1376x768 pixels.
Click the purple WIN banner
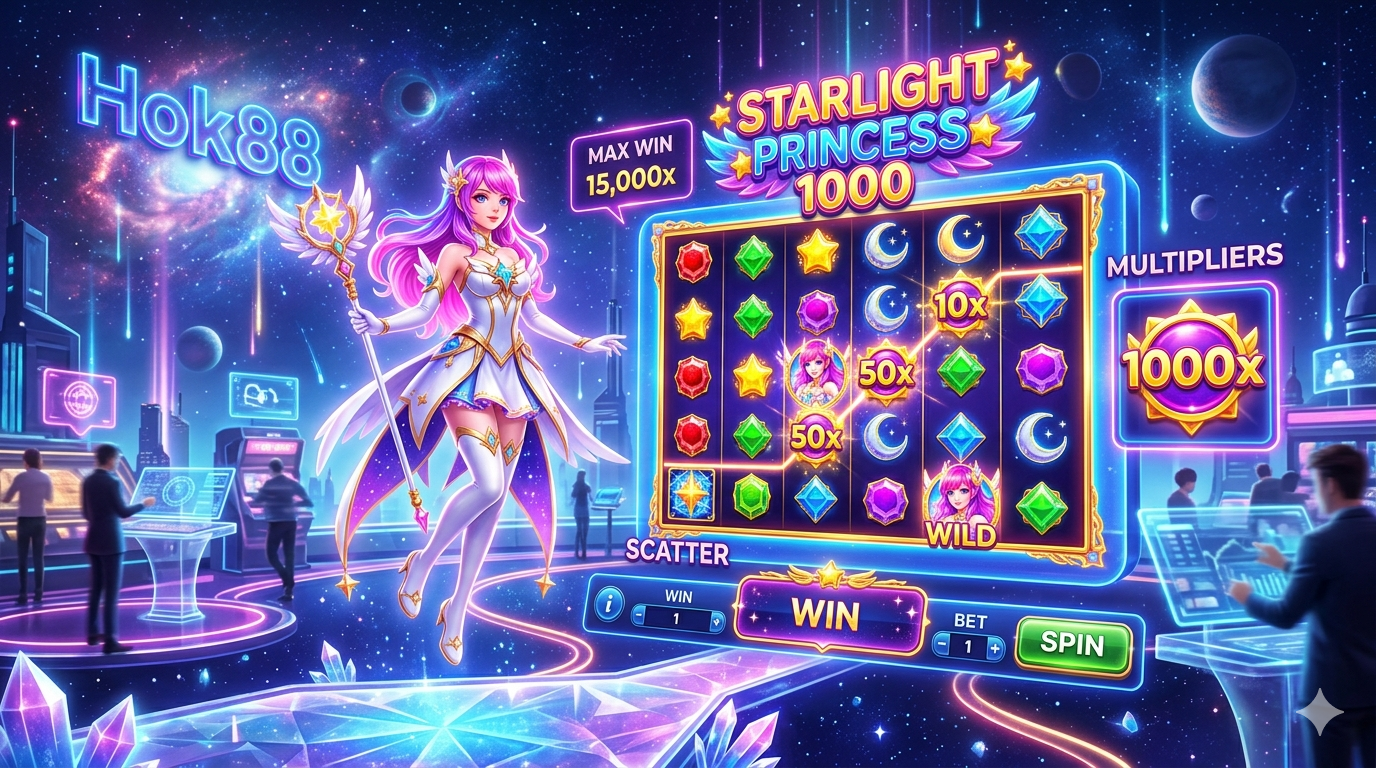[x=824, y=614]
